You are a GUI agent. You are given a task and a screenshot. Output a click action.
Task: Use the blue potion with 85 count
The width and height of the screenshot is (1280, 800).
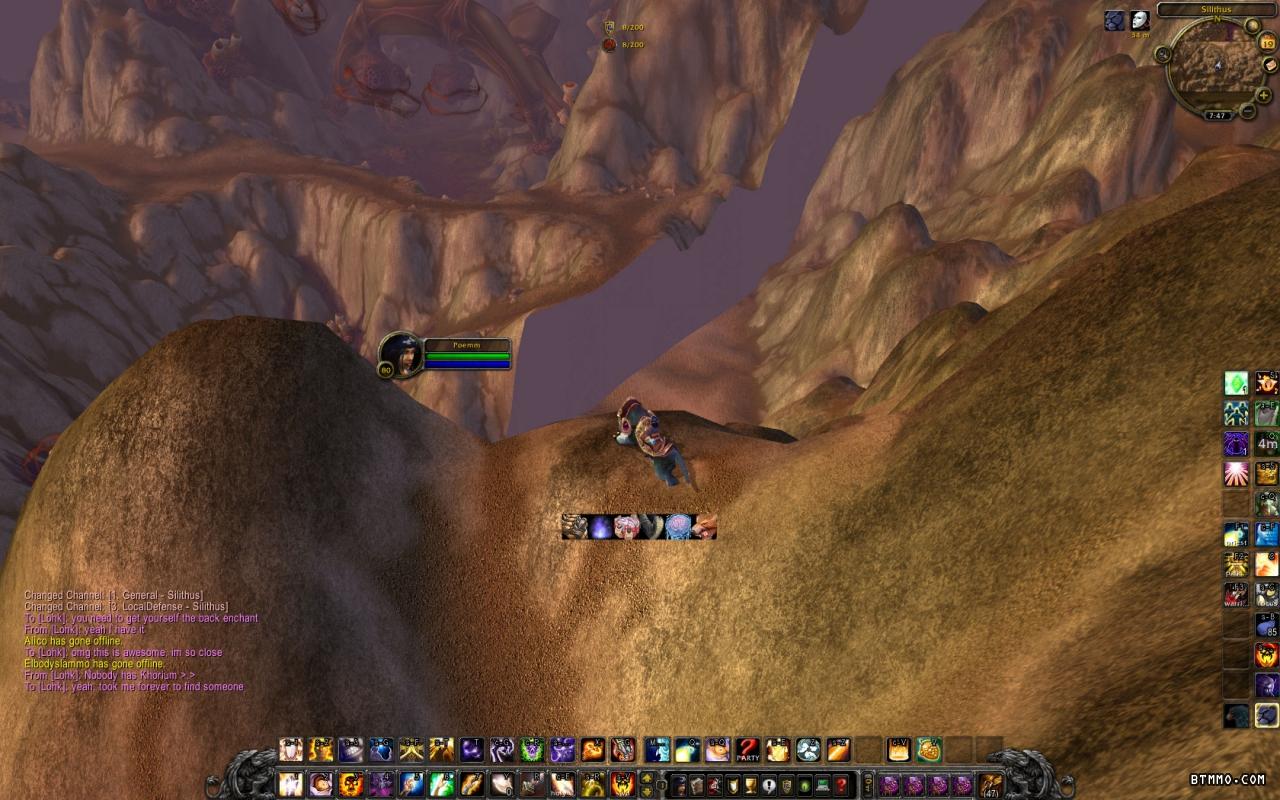tap(1267, 625)
